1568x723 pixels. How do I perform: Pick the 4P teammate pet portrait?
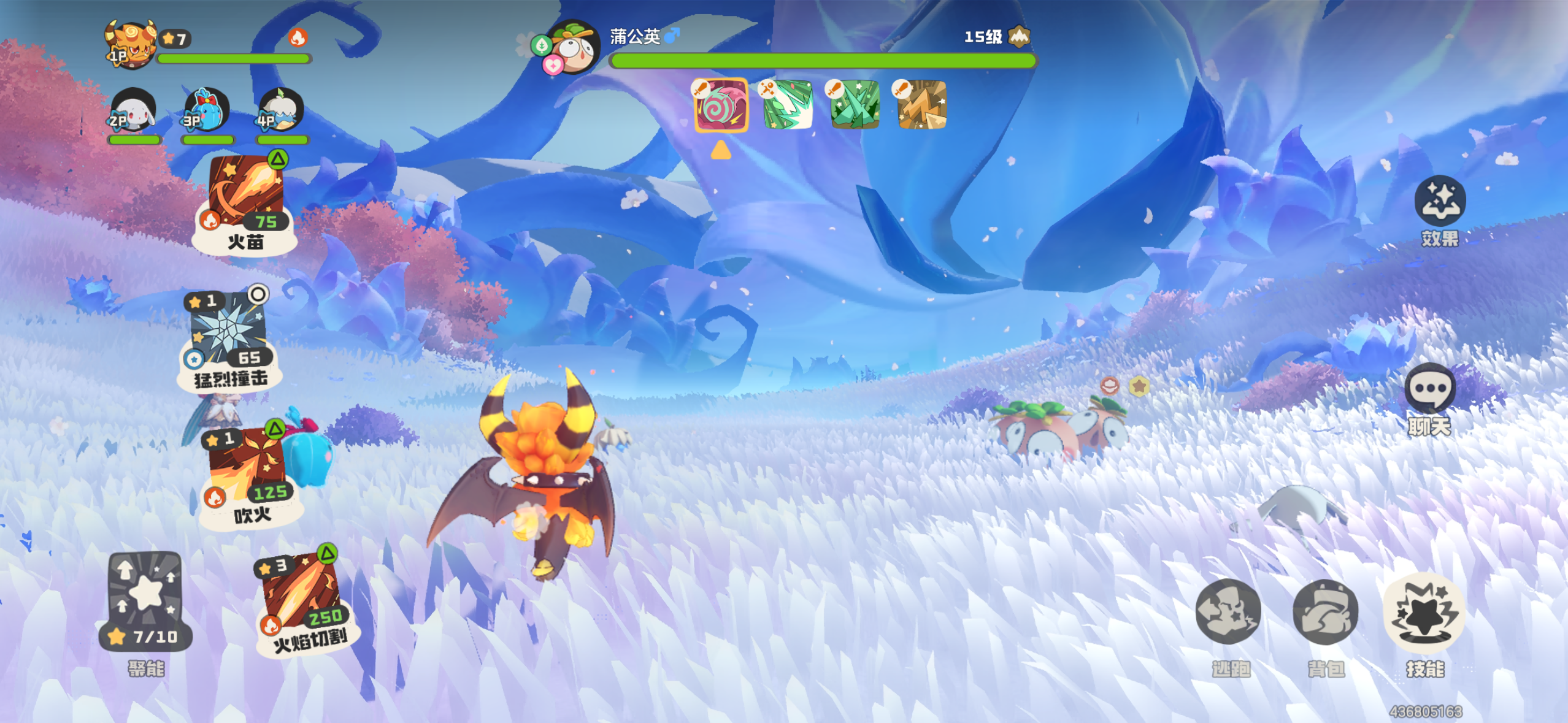point(281,112)
